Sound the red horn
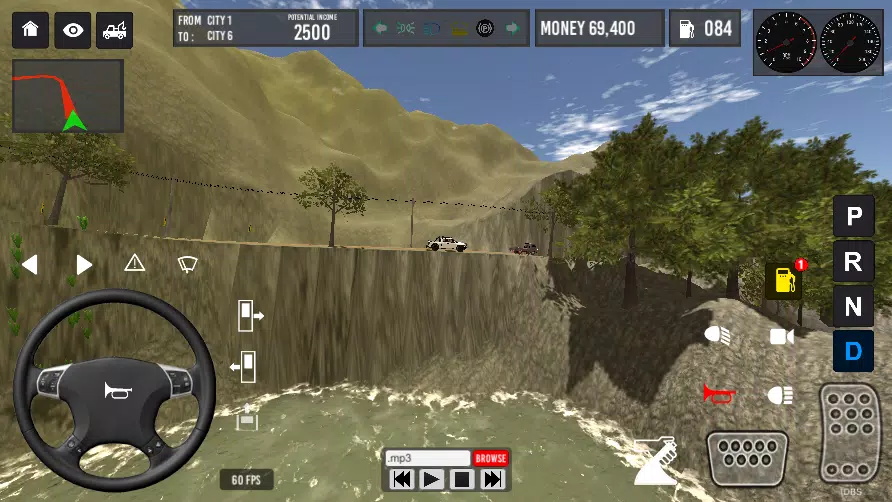The width and height of the screenshot is (892, 502). 716,393
